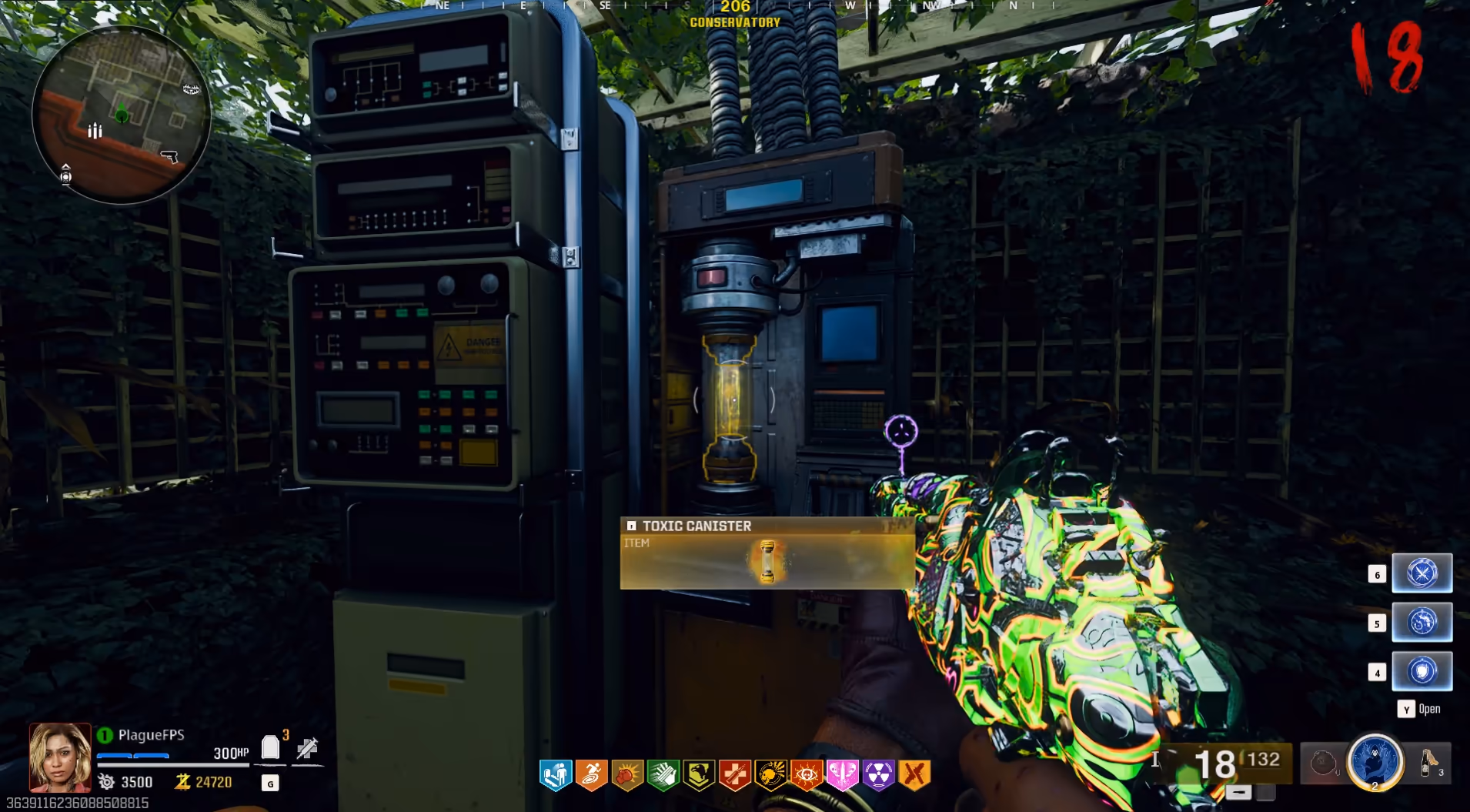This screenshot has width=1470, height=812.
Task: Select the Toxic Canister item card
Action: [x=767, y=553]
